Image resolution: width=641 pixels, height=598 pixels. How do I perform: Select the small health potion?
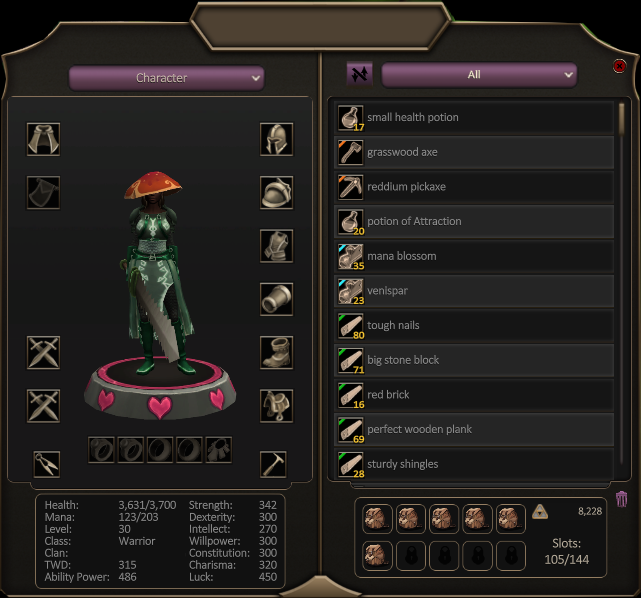point(475,118)
